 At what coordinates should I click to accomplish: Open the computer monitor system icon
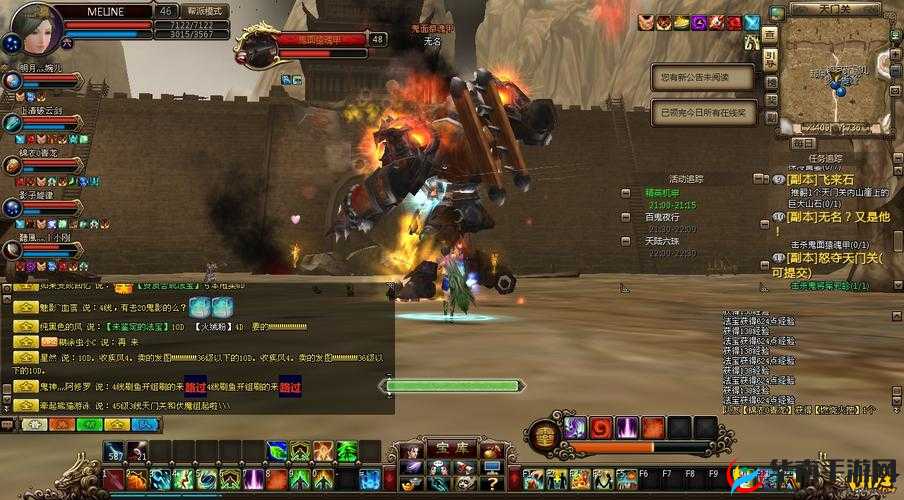click(491, 467)
